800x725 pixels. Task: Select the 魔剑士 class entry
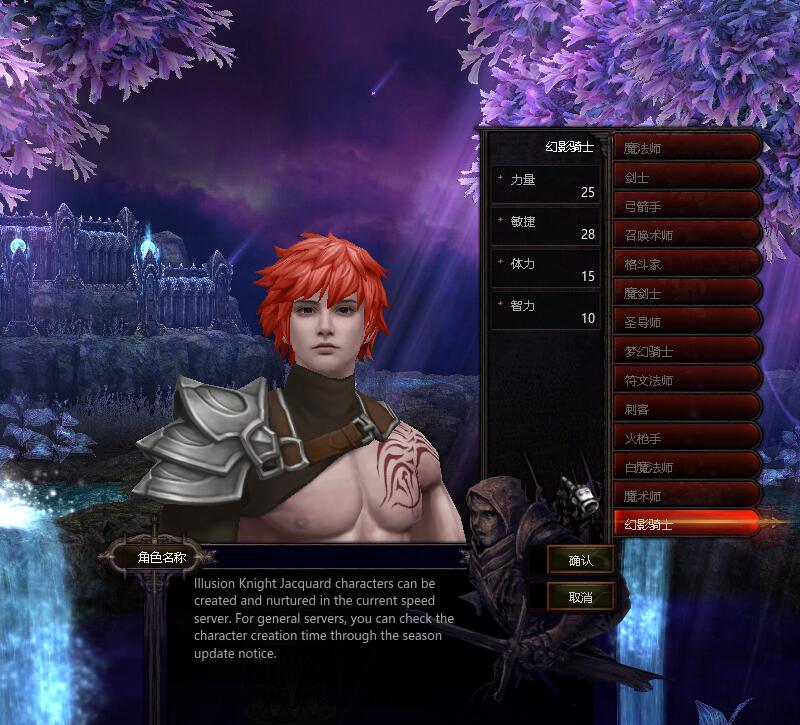click(686, 293)
